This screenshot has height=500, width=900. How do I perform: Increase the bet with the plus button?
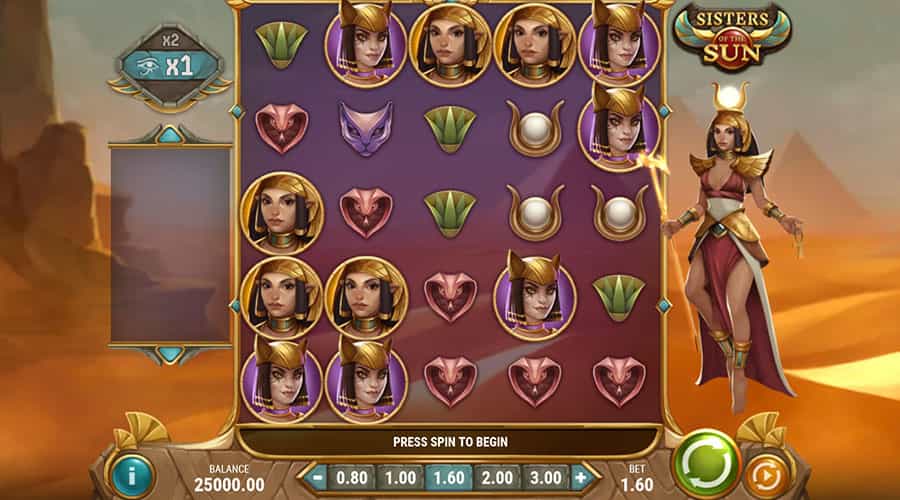click(580, 477)
